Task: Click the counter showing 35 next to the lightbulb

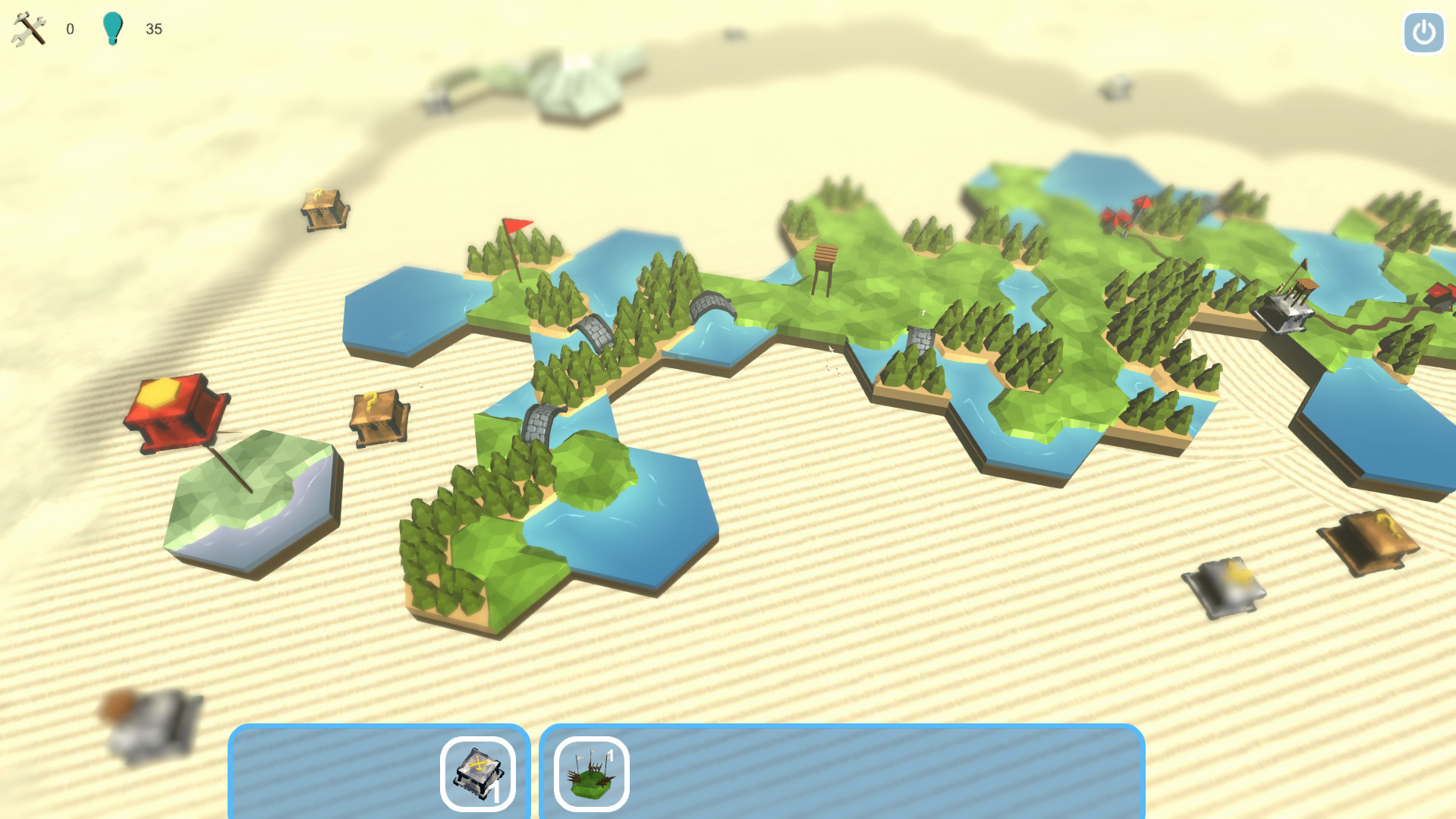Action: pyautogui.click(x=155, y=29)
